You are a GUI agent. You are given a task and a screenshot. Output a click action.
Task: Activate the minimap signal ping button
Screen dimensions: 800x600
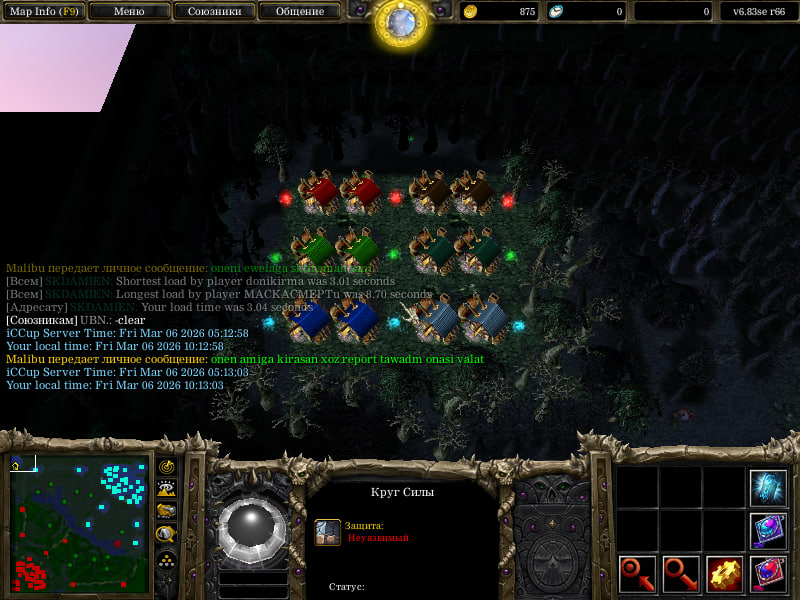click(x=167, y=468)
